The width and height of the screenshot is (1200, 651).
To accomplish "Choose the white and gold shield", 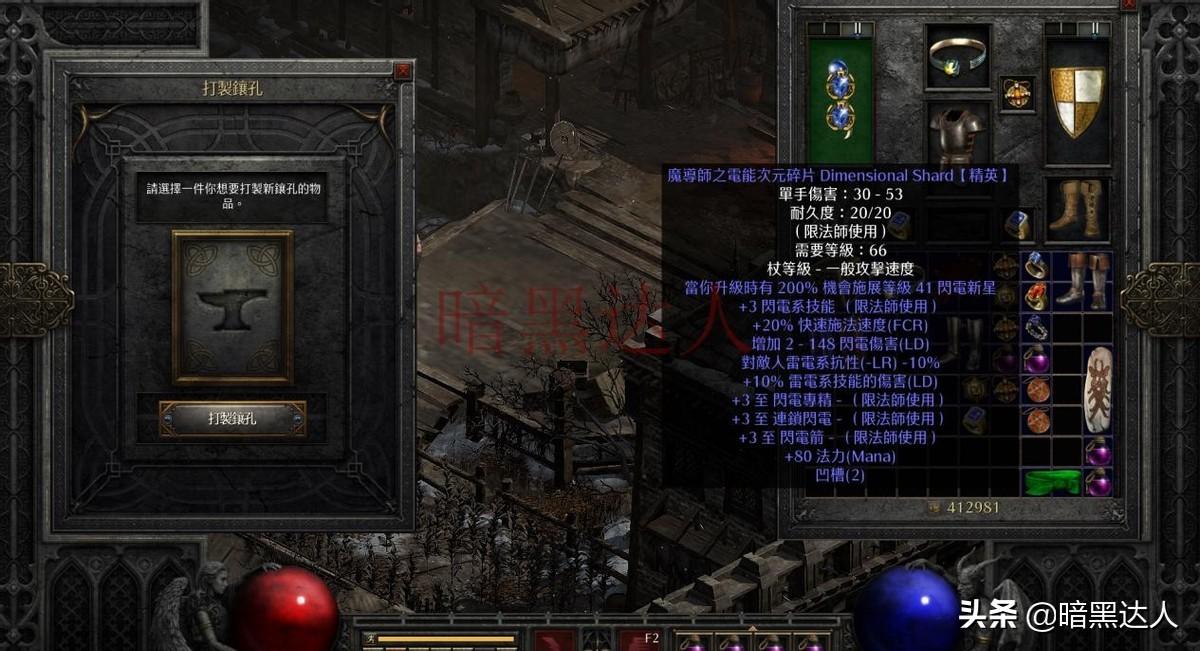I will click(1077, 101).
